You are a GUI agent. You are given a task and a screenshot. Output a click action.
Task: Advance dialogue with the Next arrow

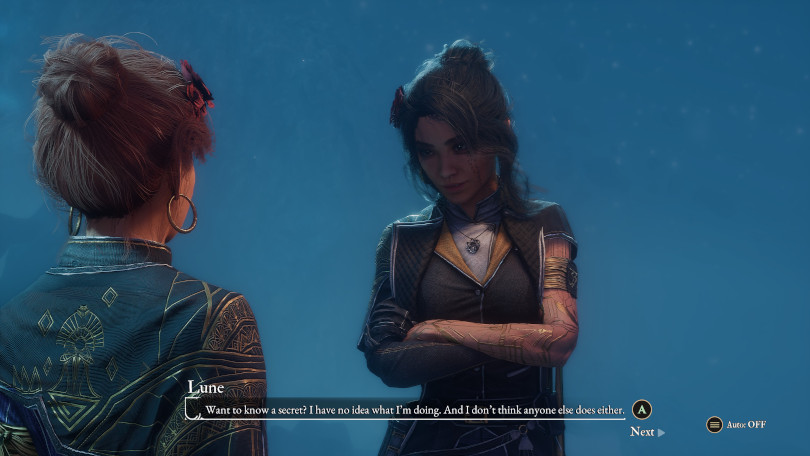(x=647, y=432)
